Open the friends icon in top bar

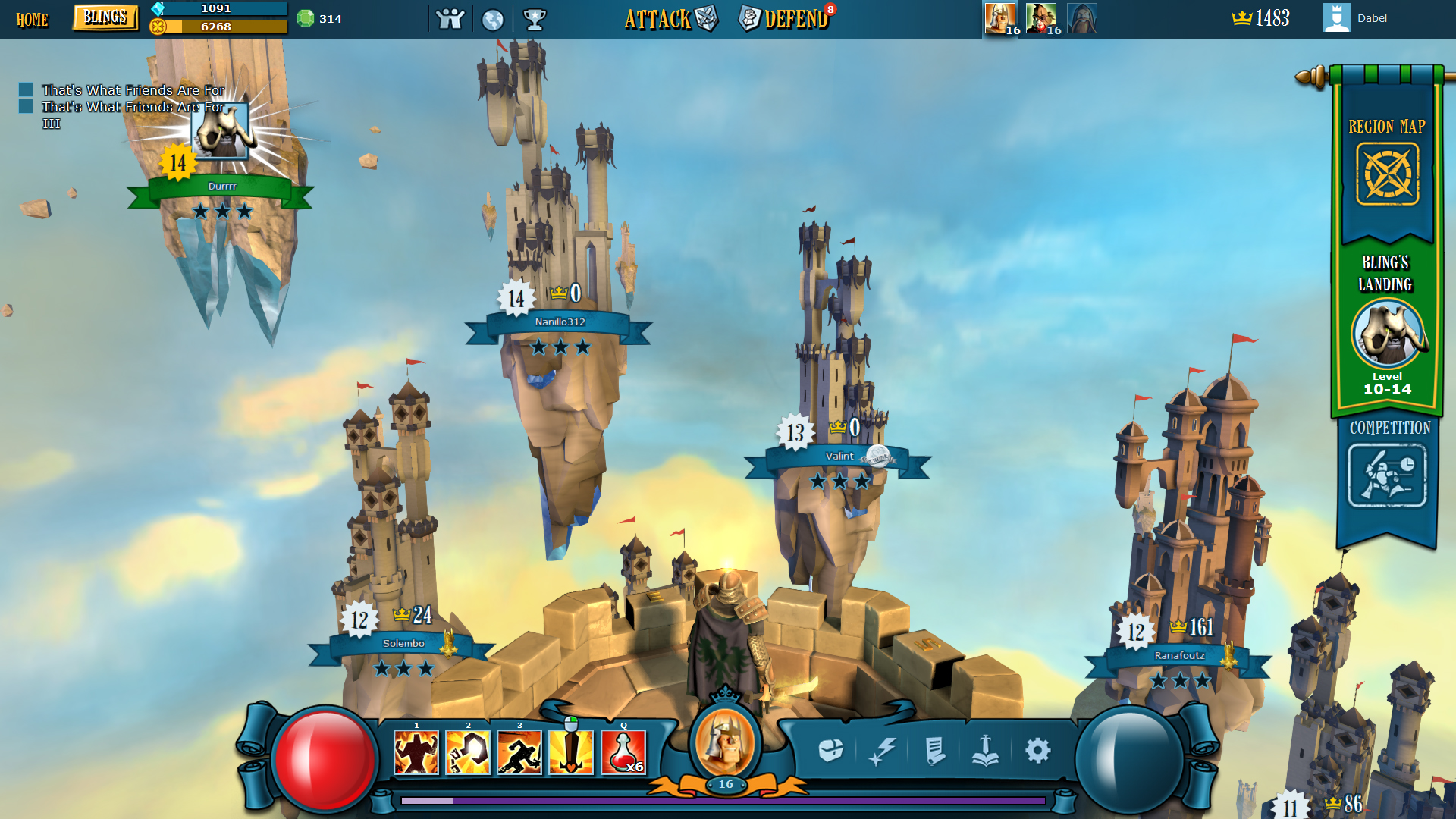click(450, 18)
